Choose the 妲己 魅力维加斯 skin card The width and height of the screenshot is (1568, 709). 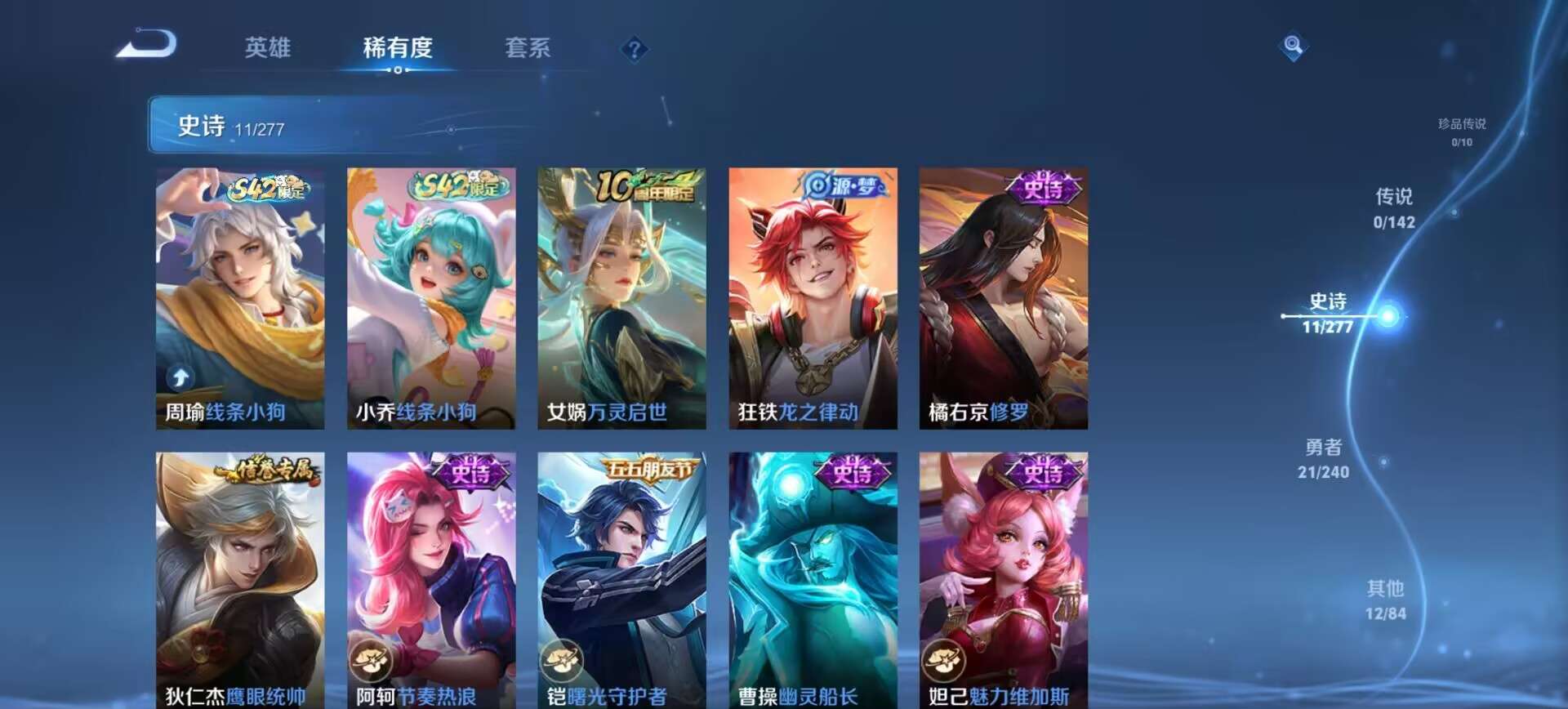[x=1003, y=580]
